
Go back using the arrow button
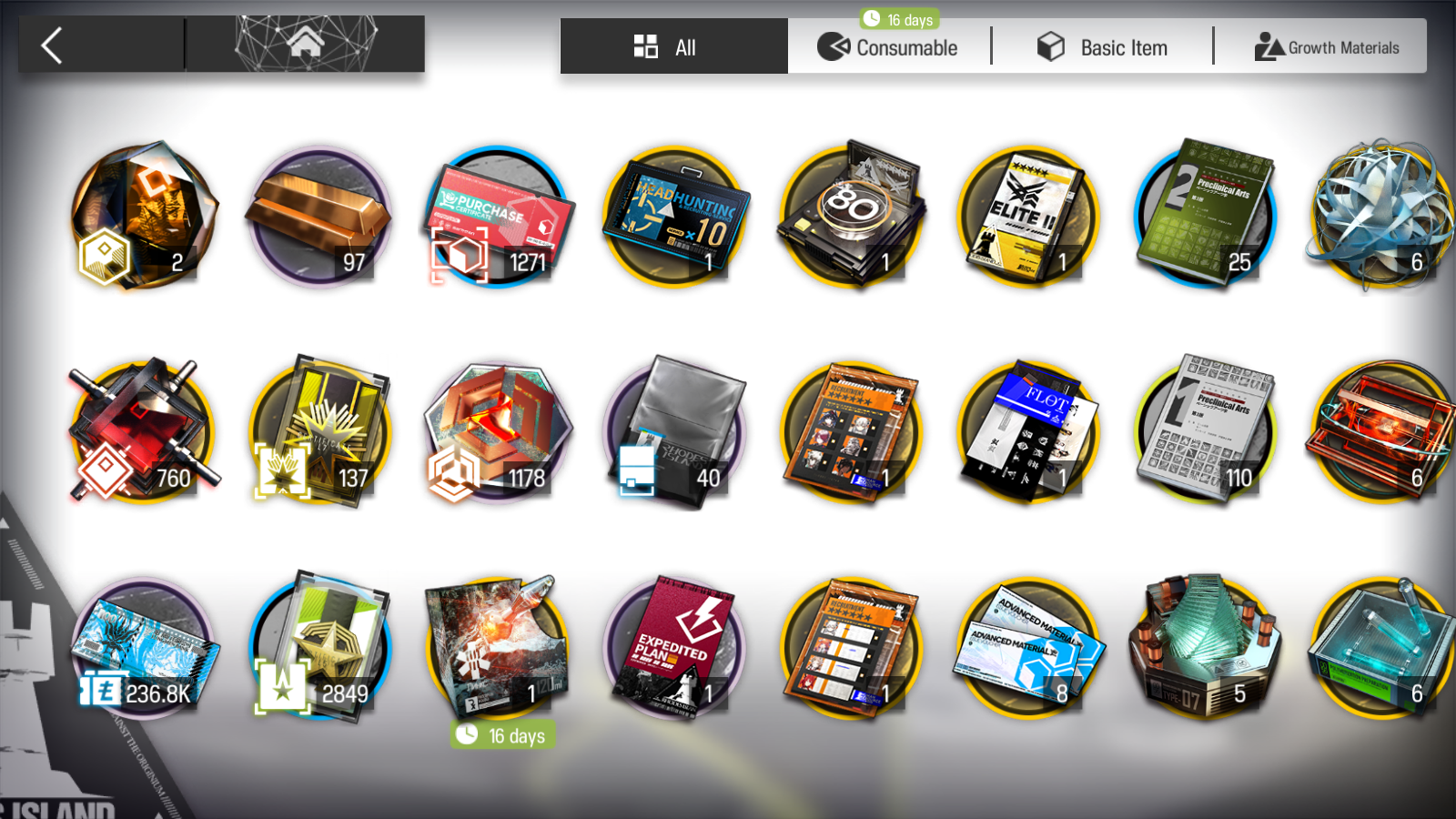[53, 45]
